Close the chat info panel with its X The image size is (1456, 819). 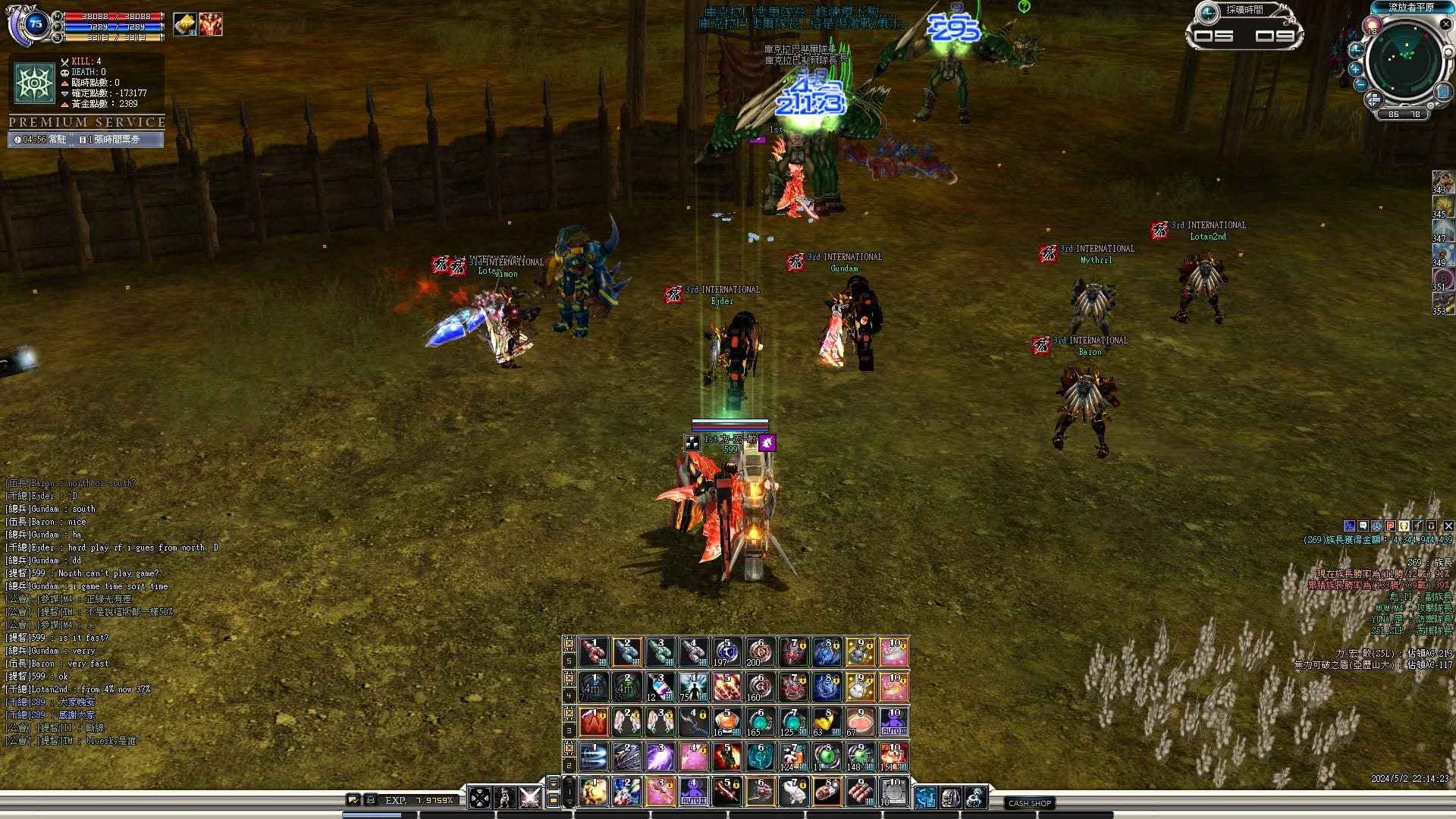[x=1448, y=526]
